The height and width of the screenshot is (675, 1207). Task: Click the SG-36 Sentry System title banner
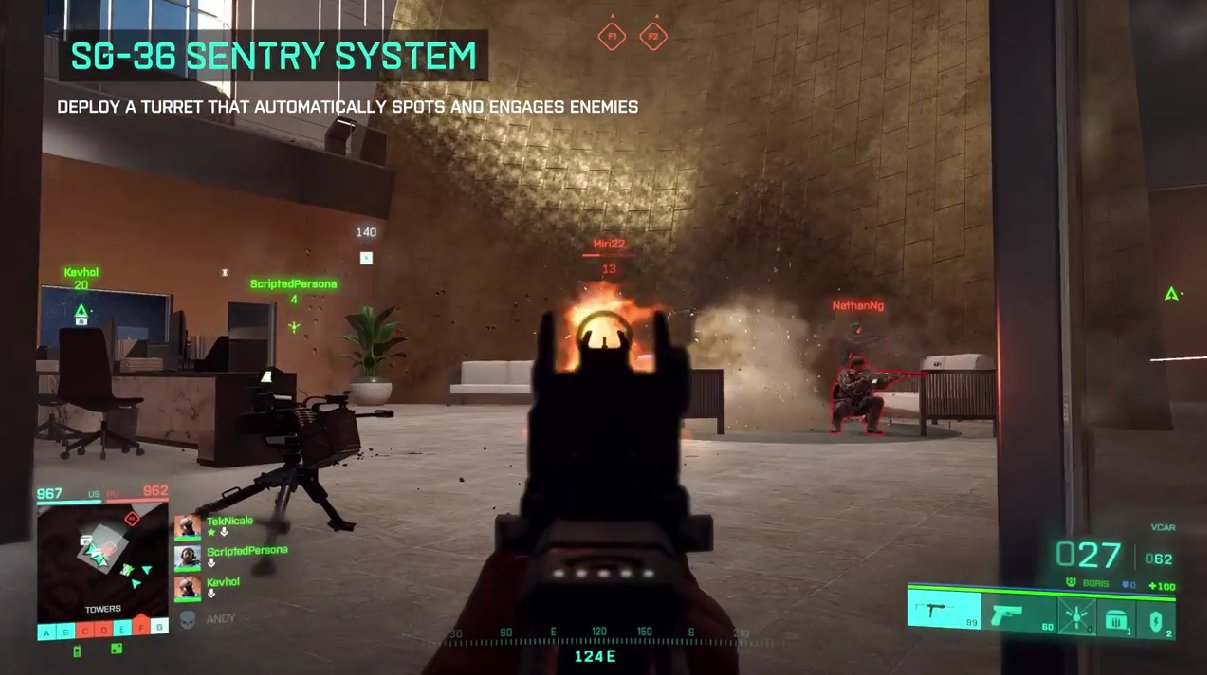(x=273, y=56)
